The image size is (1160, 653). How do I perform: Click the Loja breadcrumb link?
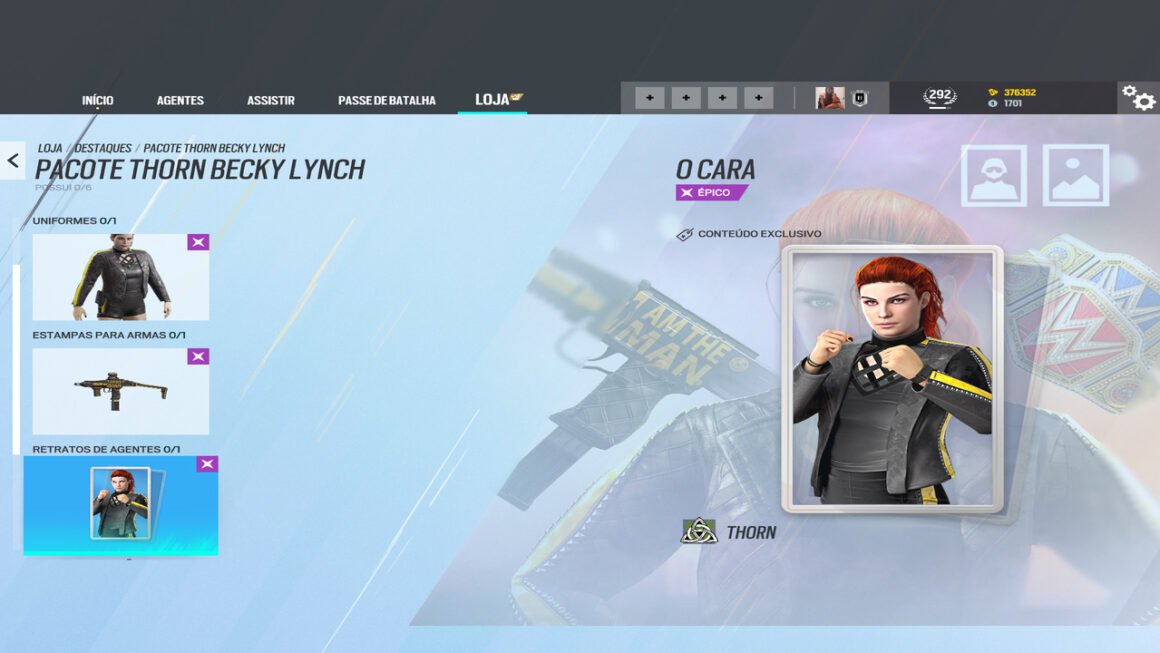point(50,148)
